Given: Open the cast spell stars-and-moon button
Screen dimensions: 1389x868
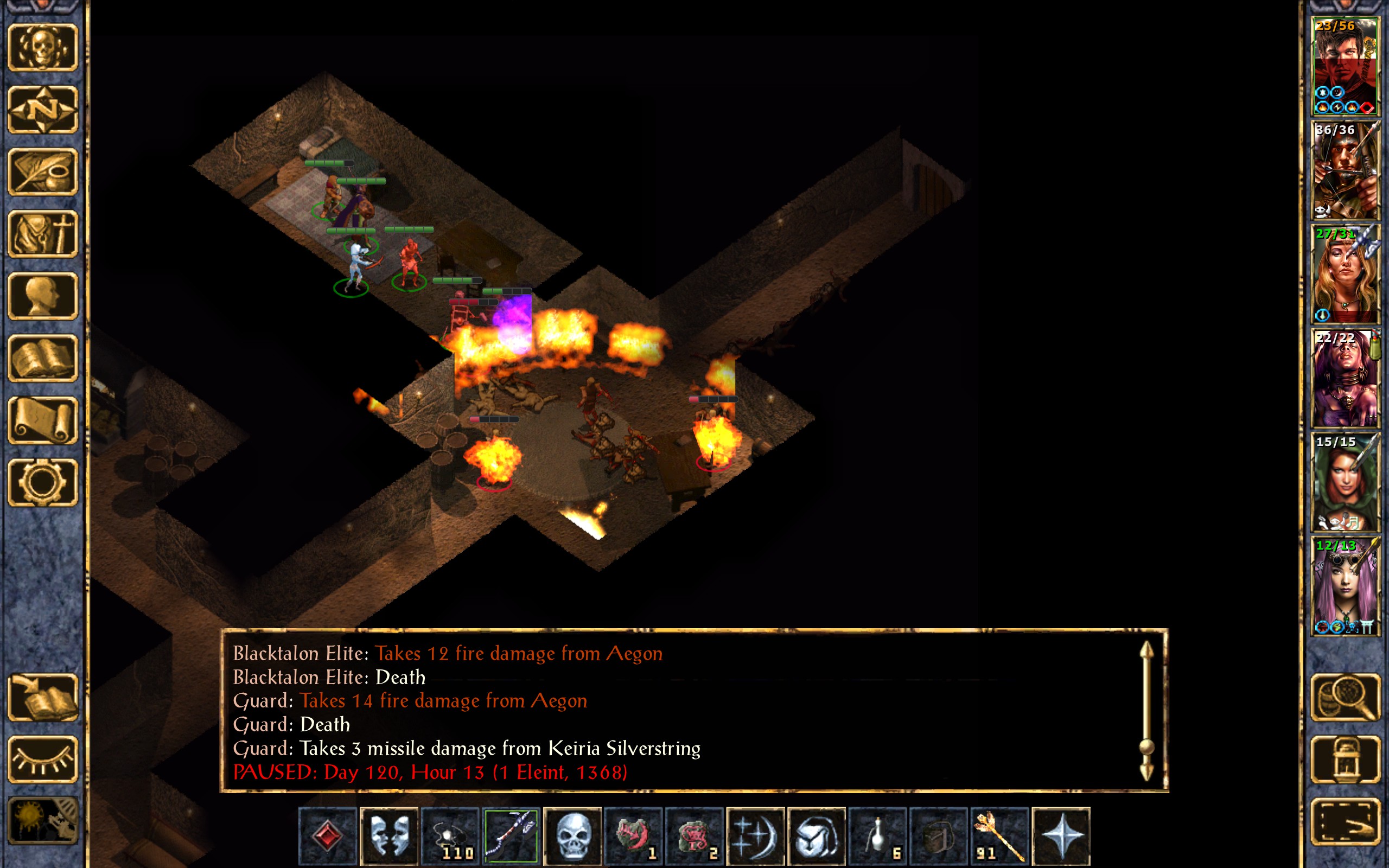Looking at the screenshot, I should tap(755, 836).
